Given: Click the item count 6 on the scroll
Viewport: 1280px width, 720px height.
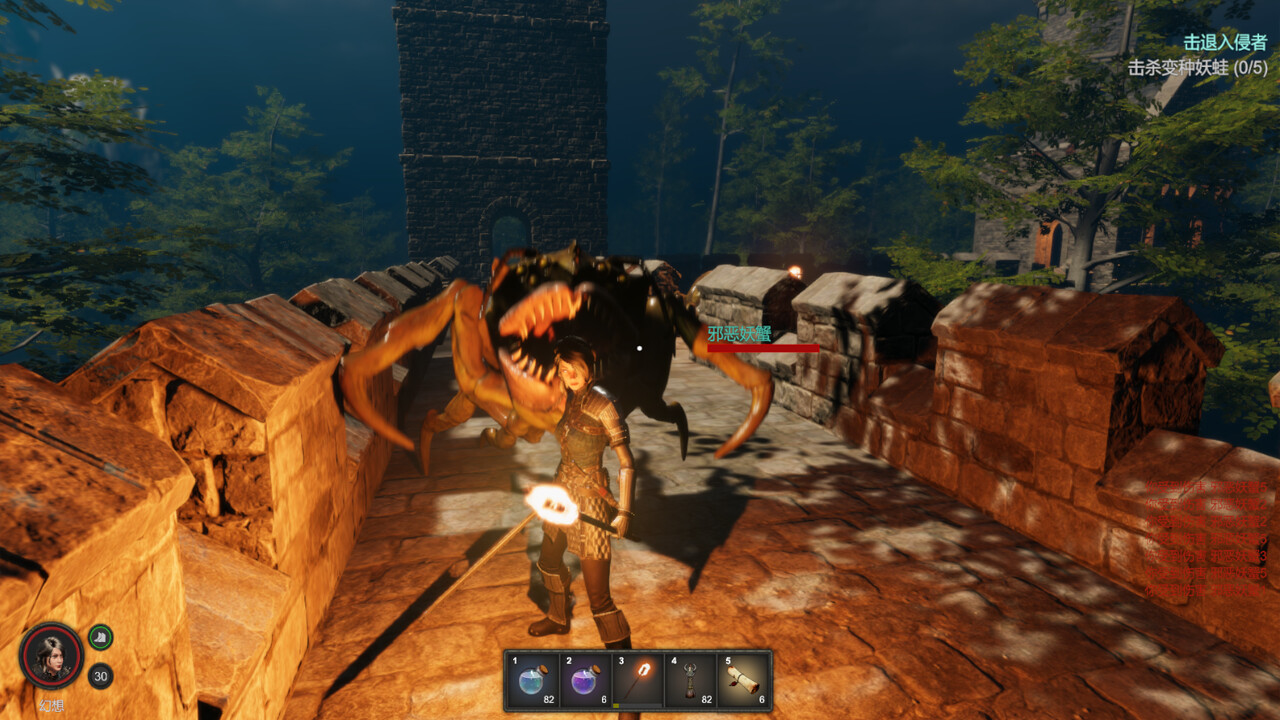Looking at the screenshot, I should (x=763, y=700).
